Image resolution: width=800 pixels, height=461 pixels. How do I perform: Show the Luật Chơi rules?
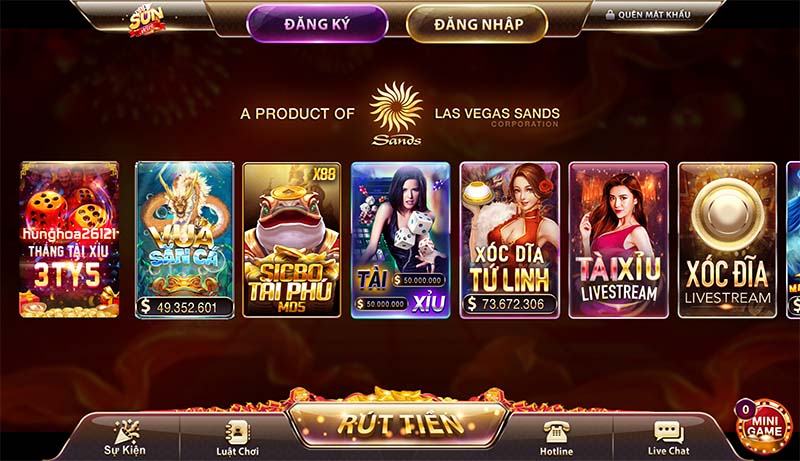[238, 438]
